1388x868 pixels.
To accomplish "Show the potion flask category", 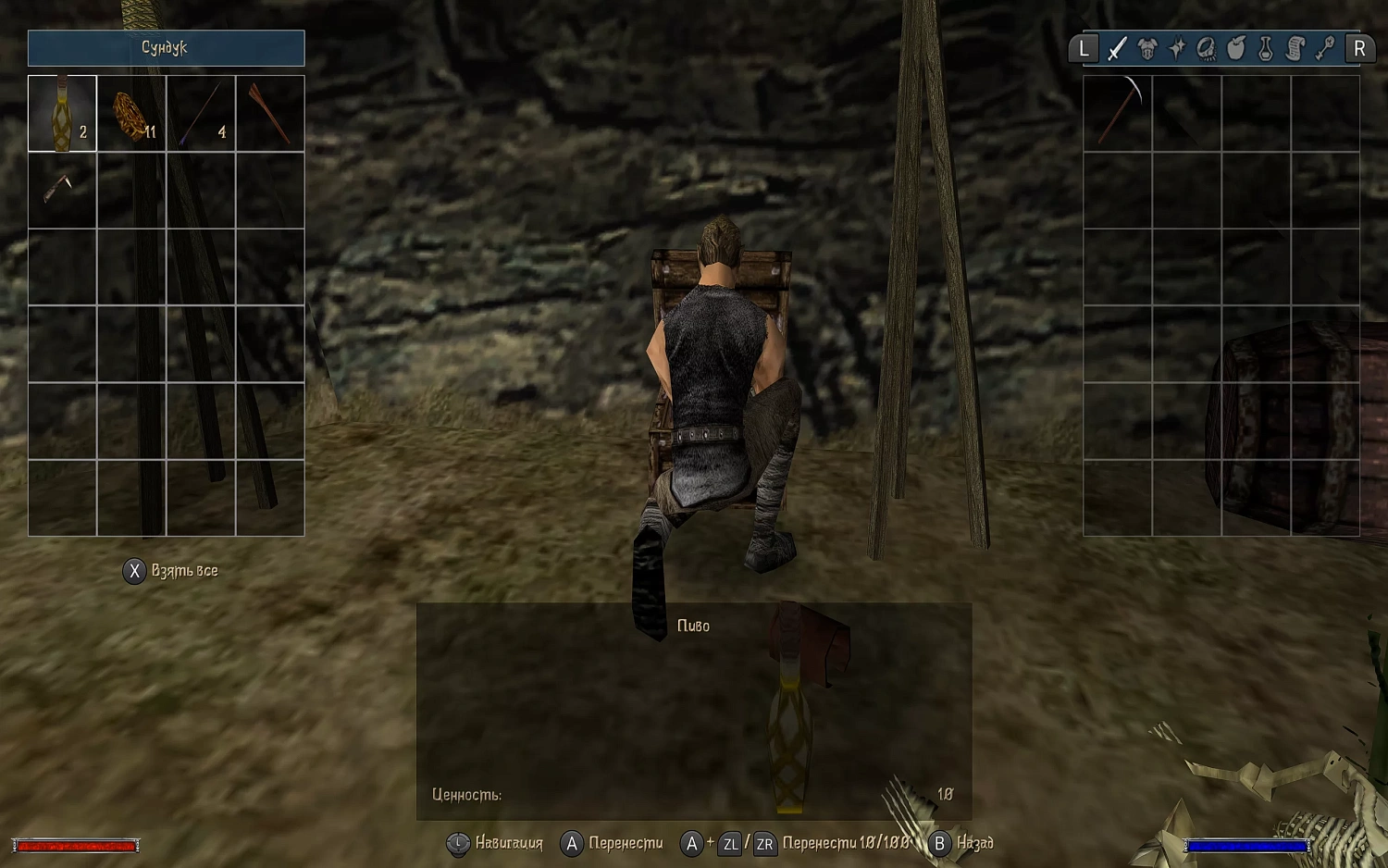I will point(1266,48).
